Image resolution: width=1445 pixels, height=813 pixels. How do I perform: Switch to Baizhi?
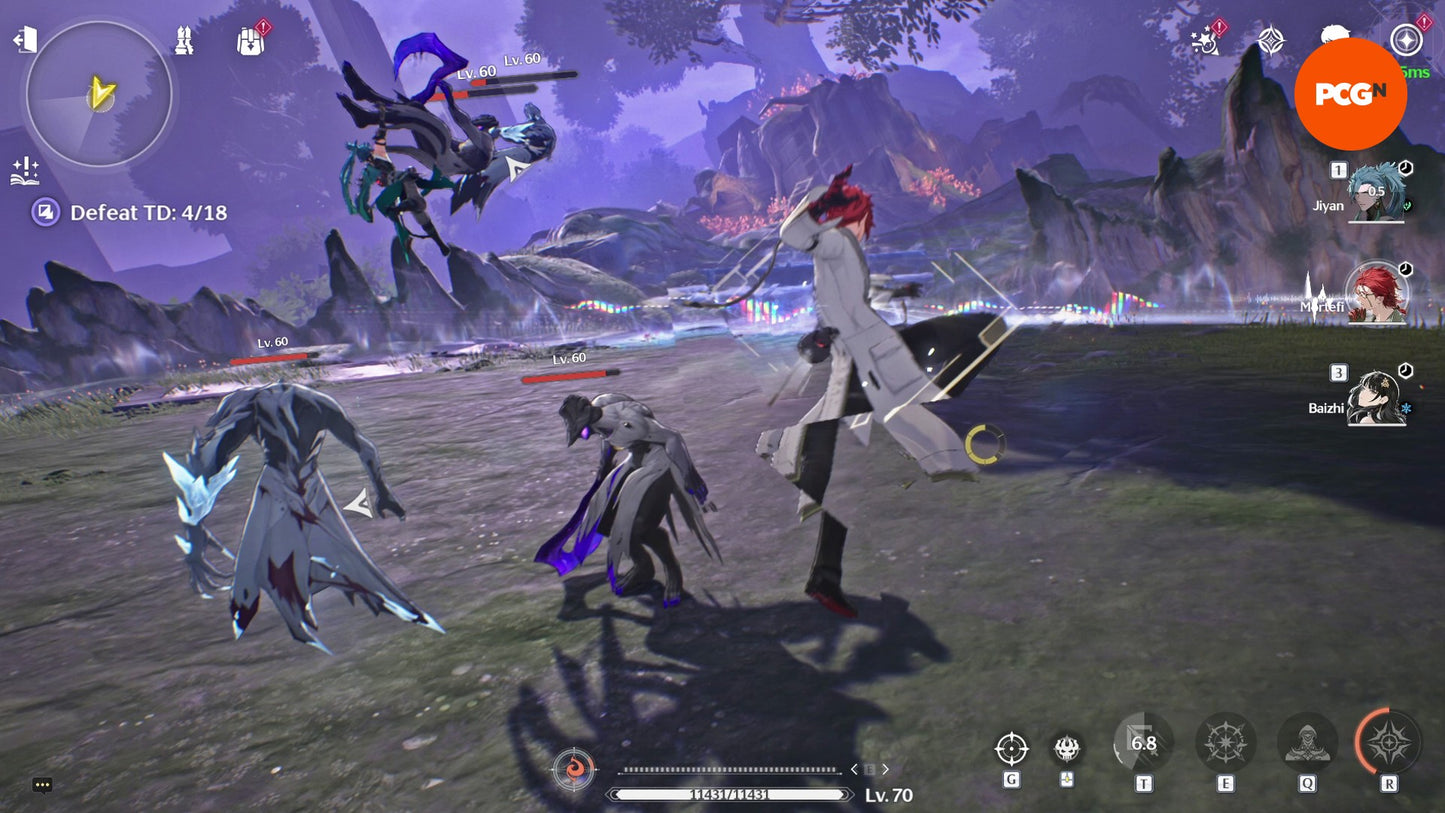[1377, 397]
